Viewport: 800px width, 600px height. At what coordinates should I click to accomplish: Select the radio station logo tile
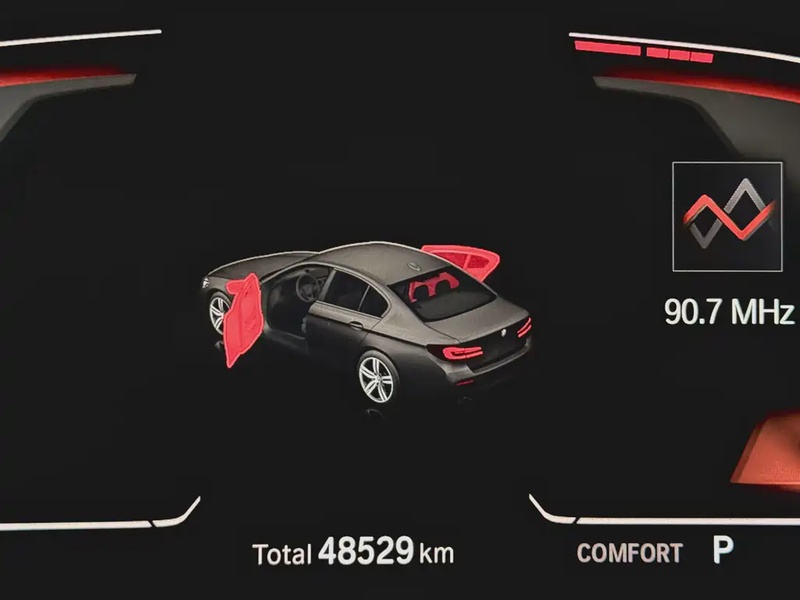tap(727, 216)
